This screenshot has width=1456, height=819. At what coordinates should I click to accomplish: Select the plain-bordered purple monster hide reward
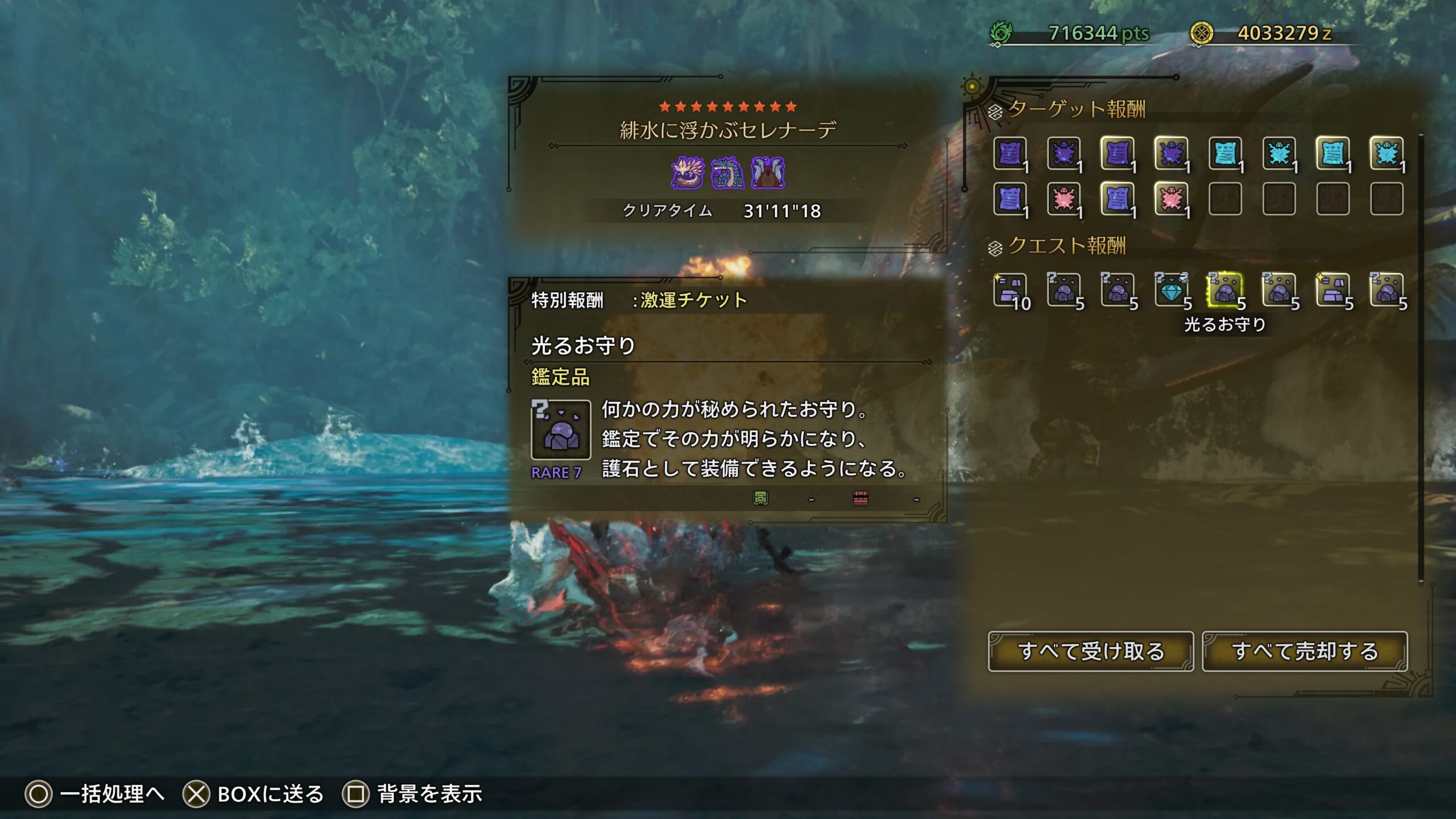pyautogui.click(x=1064, y=153)
